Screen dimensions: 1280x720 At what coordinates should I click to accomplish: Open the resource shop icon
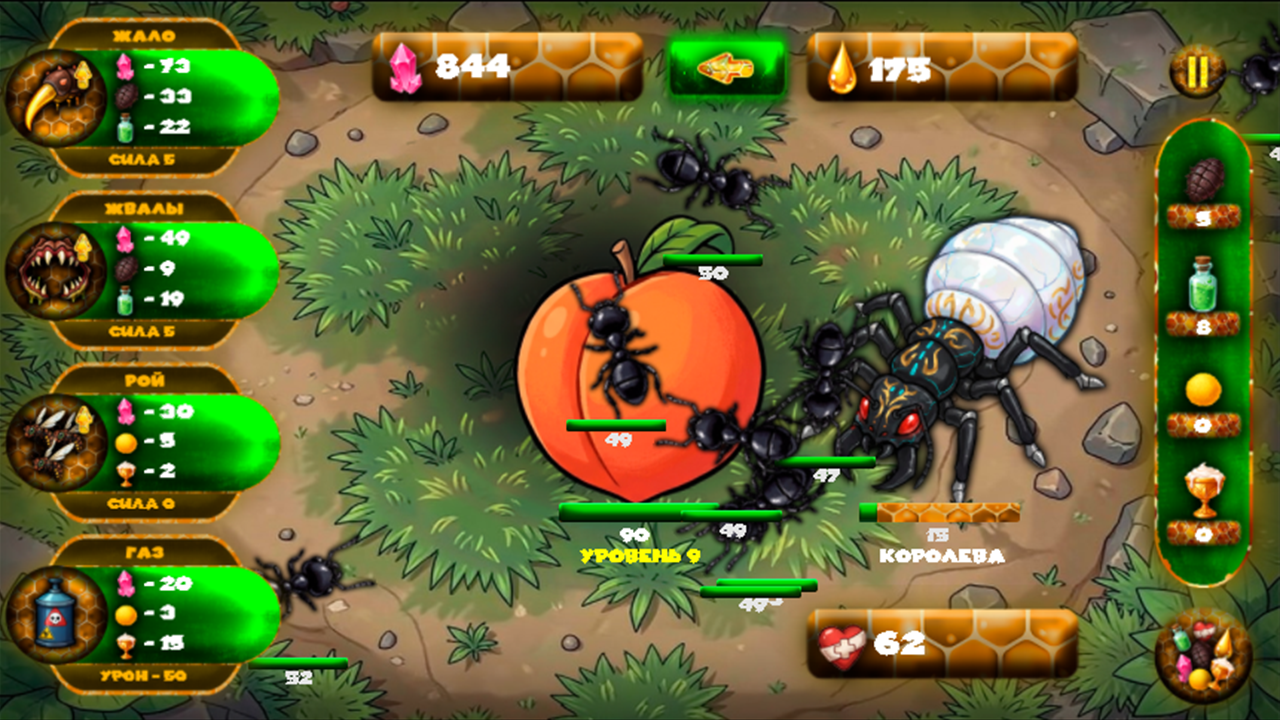[1203, 656]
